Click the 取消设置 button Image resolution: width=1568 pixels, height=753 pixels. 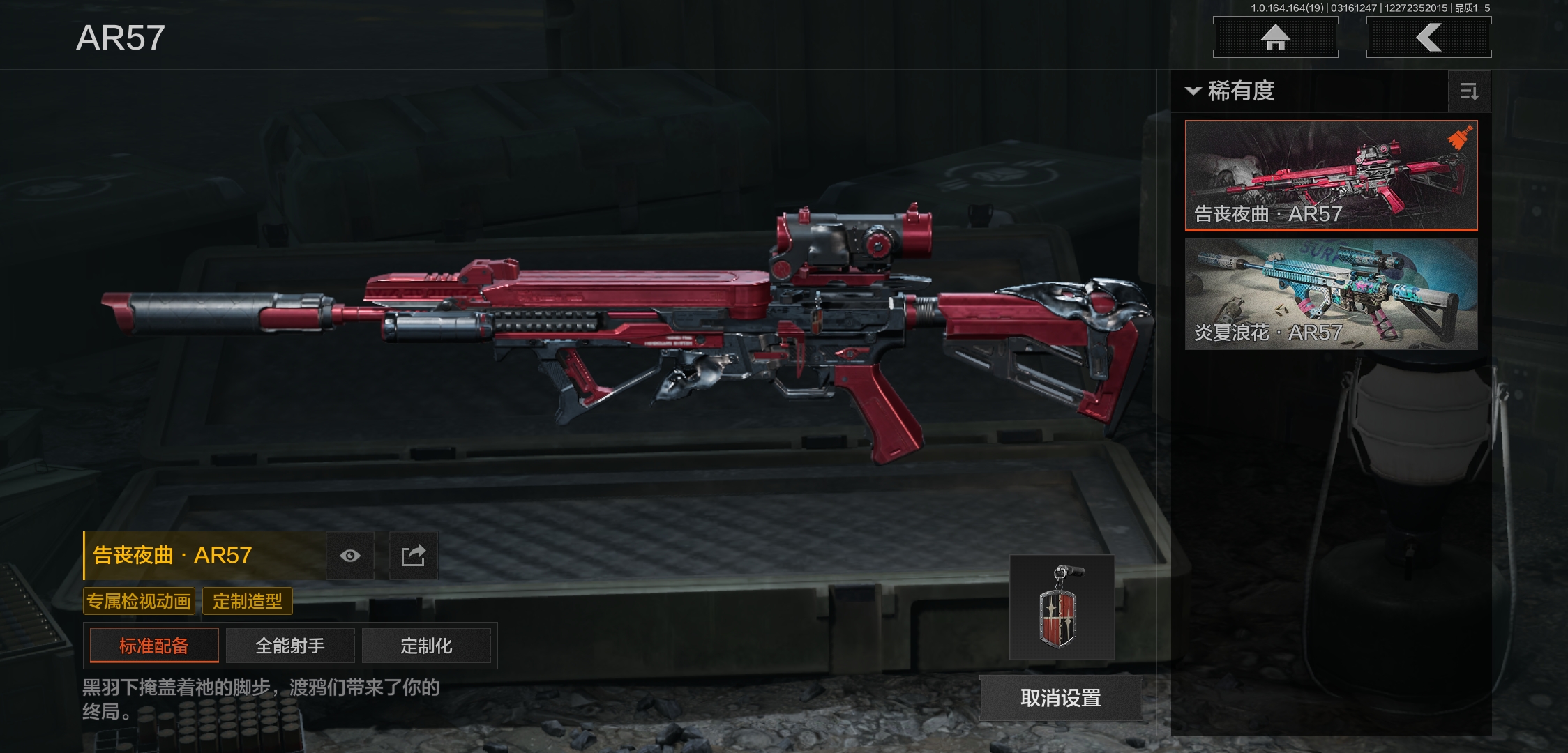pyautogui.click(x=1060, y=698)
